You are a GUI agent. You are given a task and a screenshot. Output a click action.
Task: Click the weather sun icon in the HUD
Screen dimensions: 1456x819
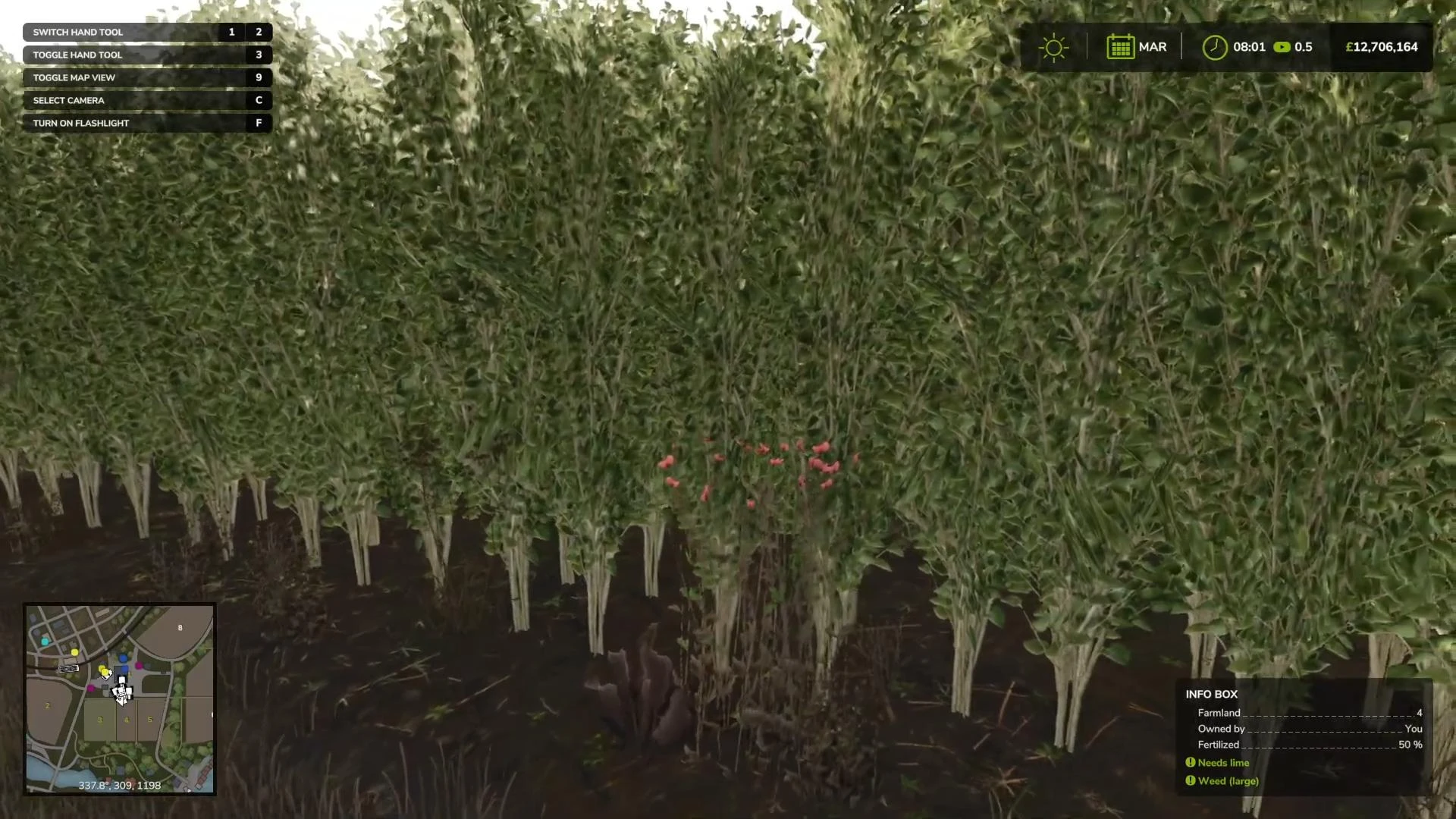[1053, 47]
